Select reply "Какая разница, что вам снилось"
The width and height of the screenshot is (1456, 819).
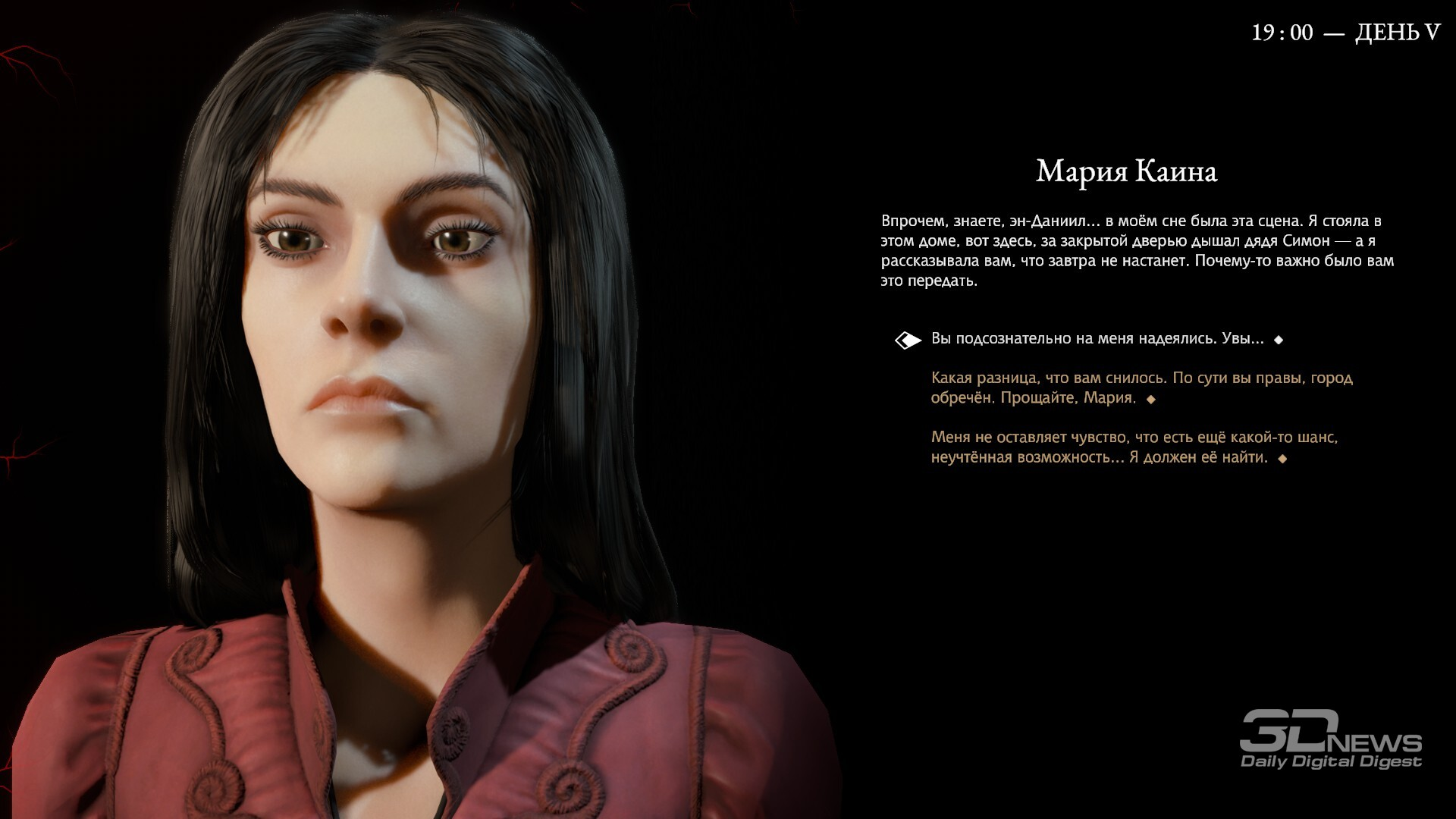click(x=1141, y=388)
